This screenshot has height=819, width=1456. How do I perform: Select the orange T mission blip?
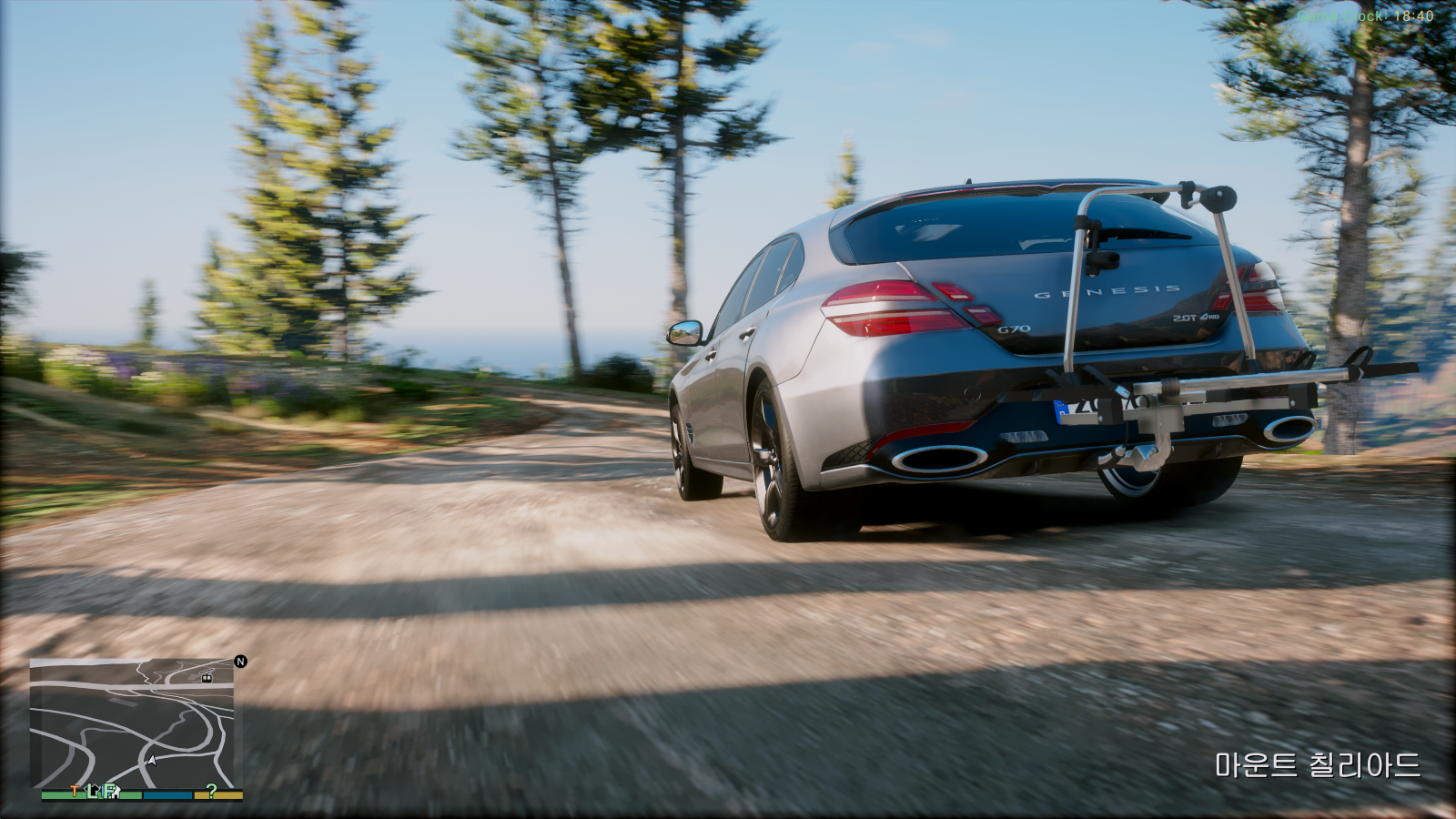coord(75,791)
